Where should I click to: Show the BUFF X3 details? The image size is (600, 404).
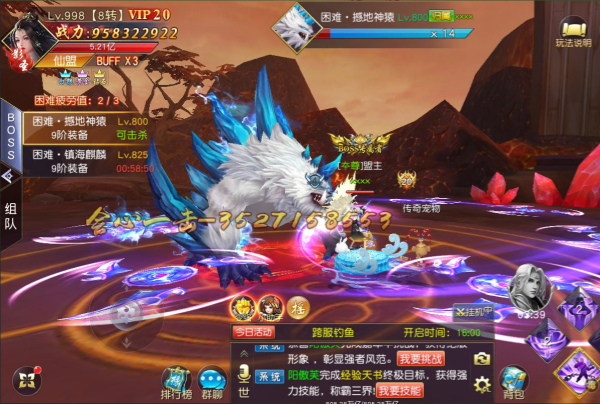[x=117, y=60]
